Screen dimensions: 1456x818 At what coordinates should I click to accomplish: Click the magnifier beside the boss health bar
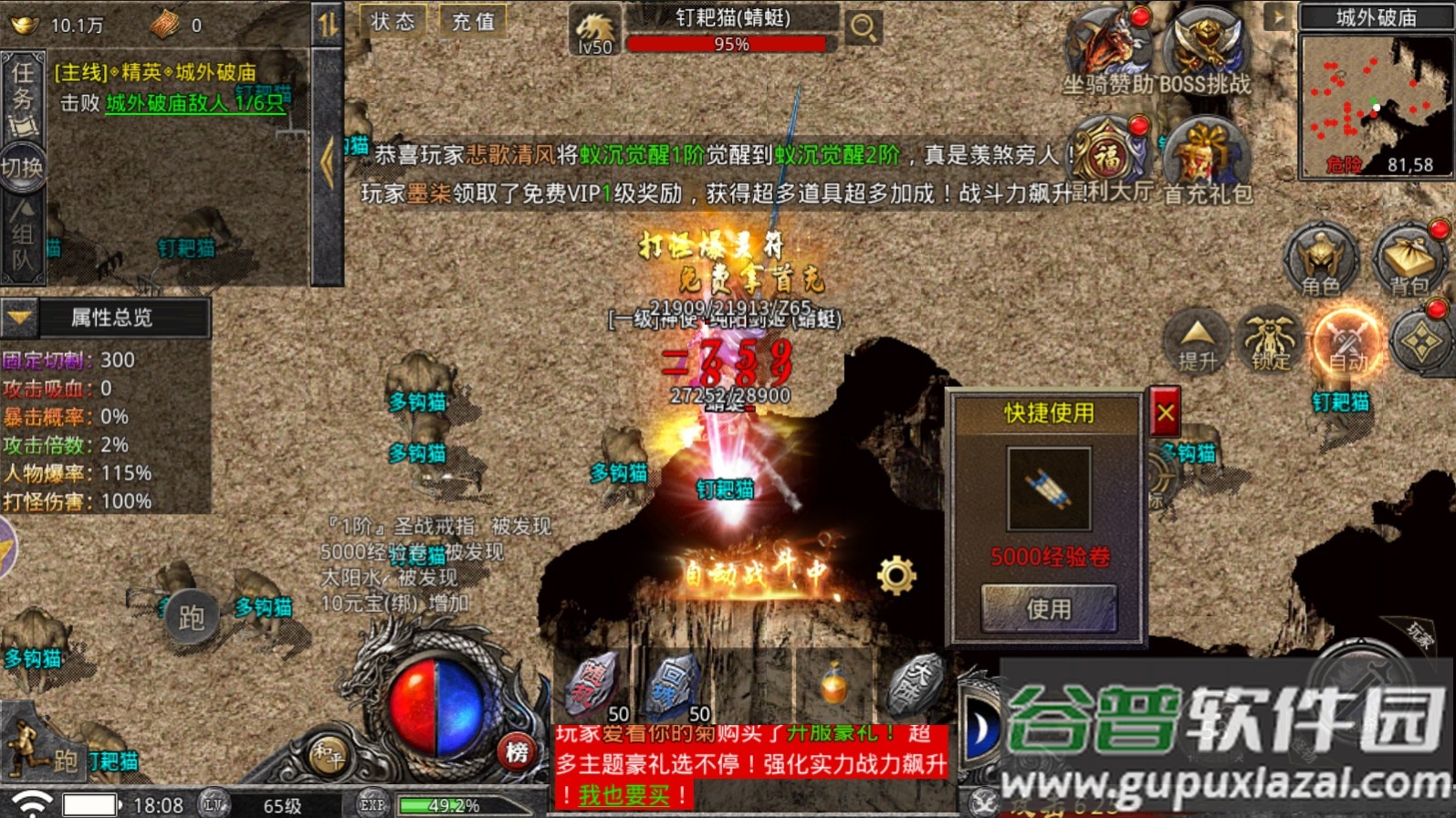[862, 27]
